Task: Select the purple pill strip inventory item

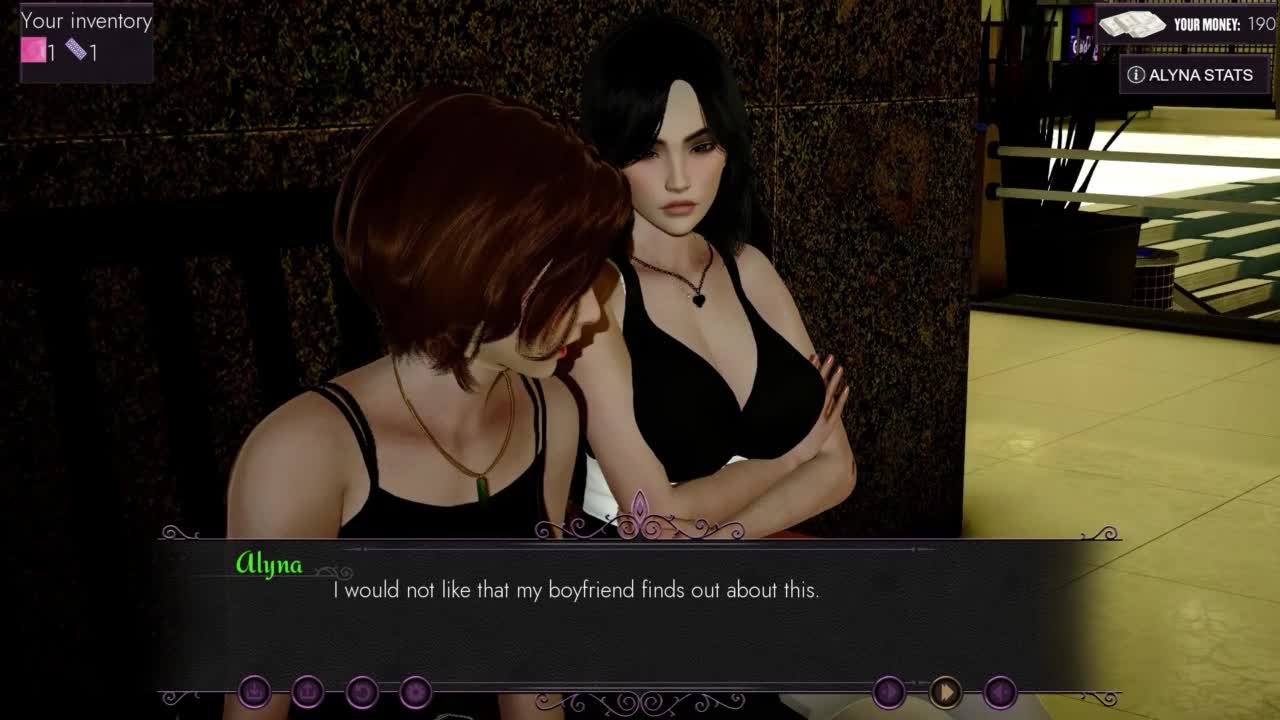Action: [76, 49]
